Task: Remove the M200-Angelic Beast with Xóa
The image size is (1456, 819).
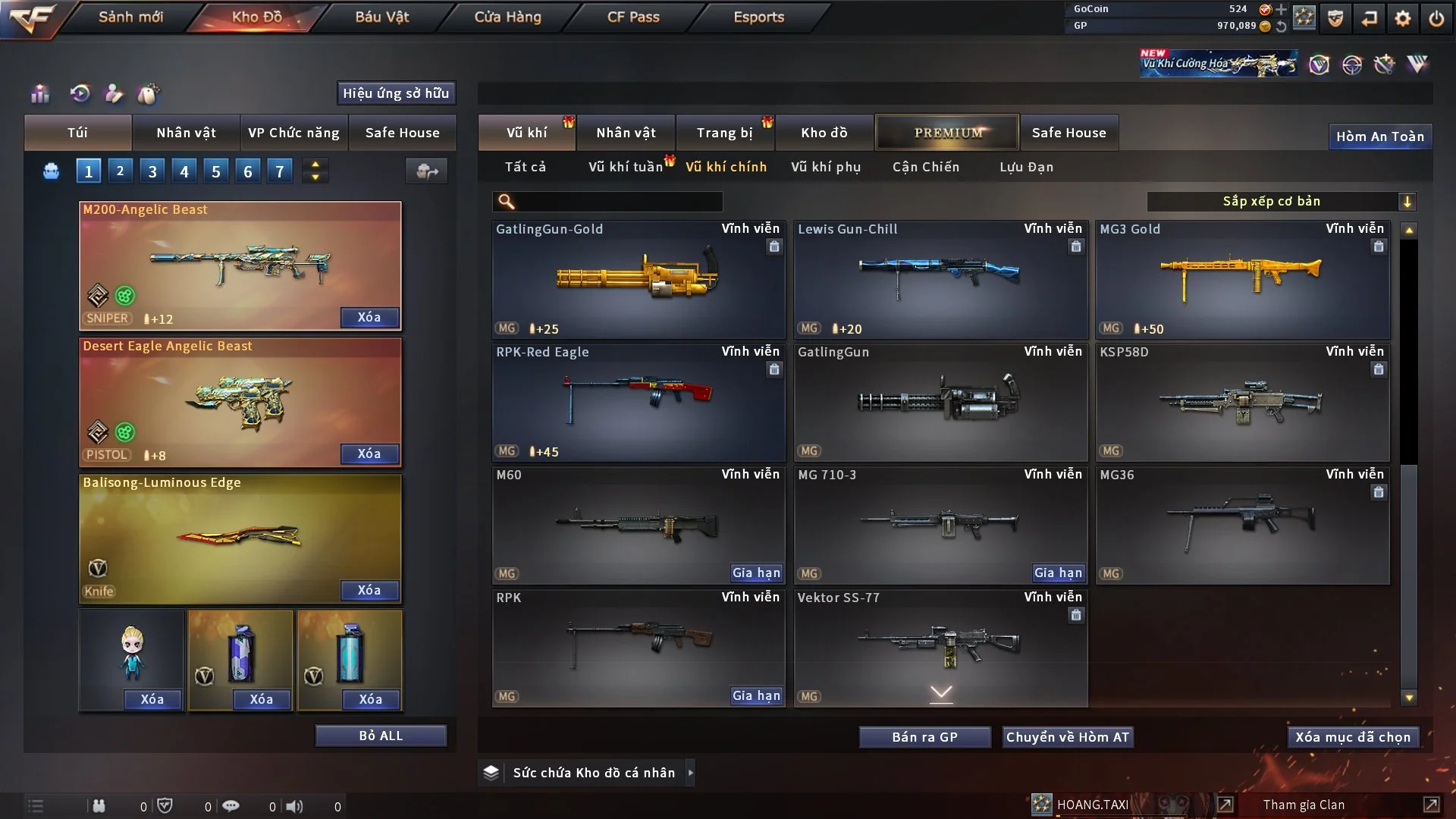Action: tap(369, 318)
